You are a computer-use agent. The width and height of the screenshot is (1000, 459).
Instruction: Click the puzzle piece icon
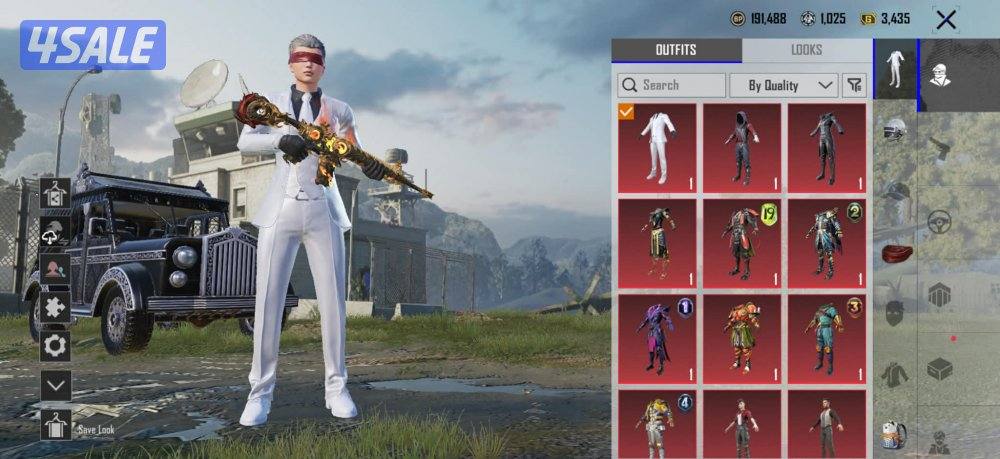55,307
